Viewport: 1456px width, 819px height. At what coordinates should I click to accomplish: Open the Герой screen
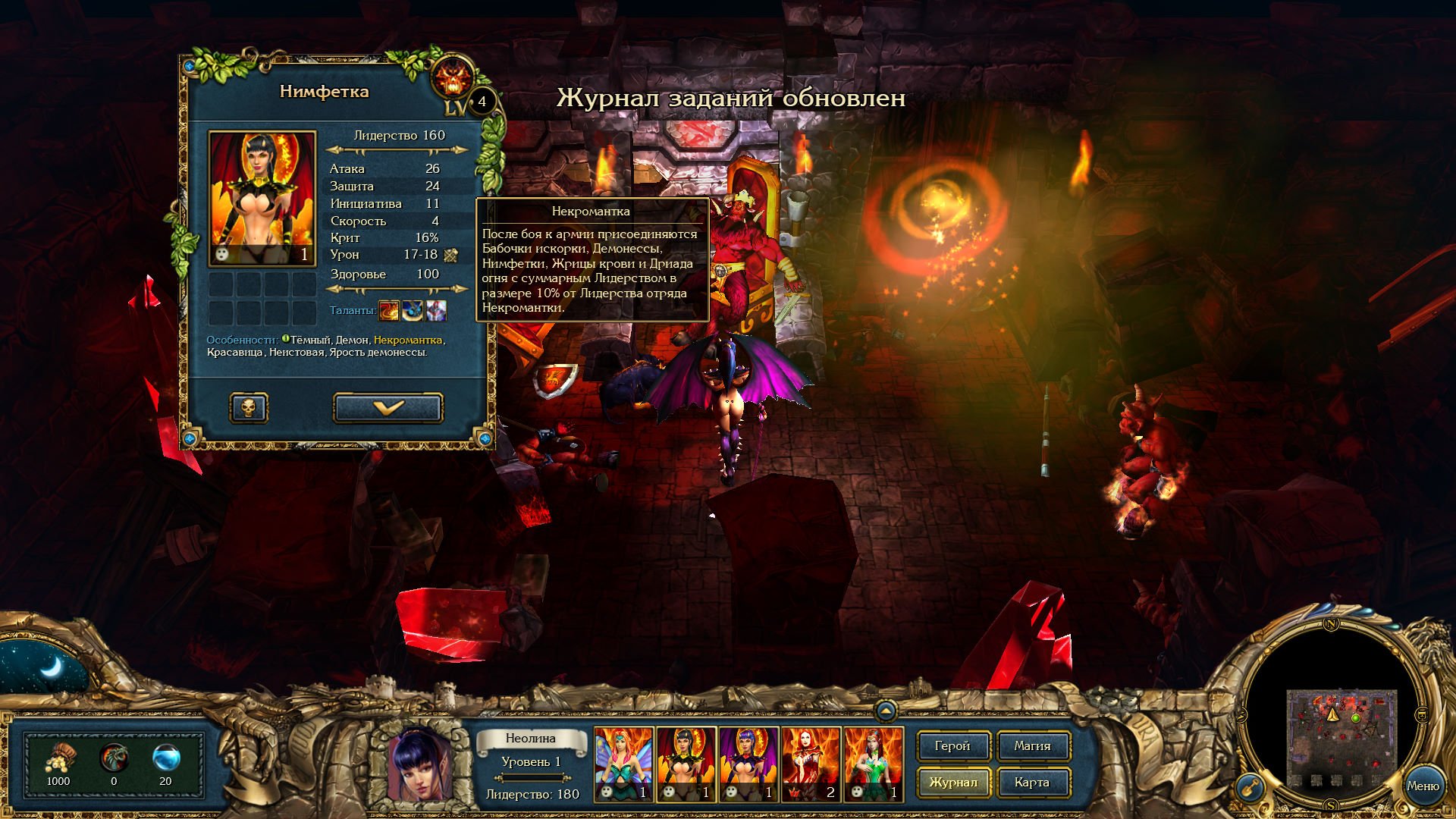click(952, 746)
